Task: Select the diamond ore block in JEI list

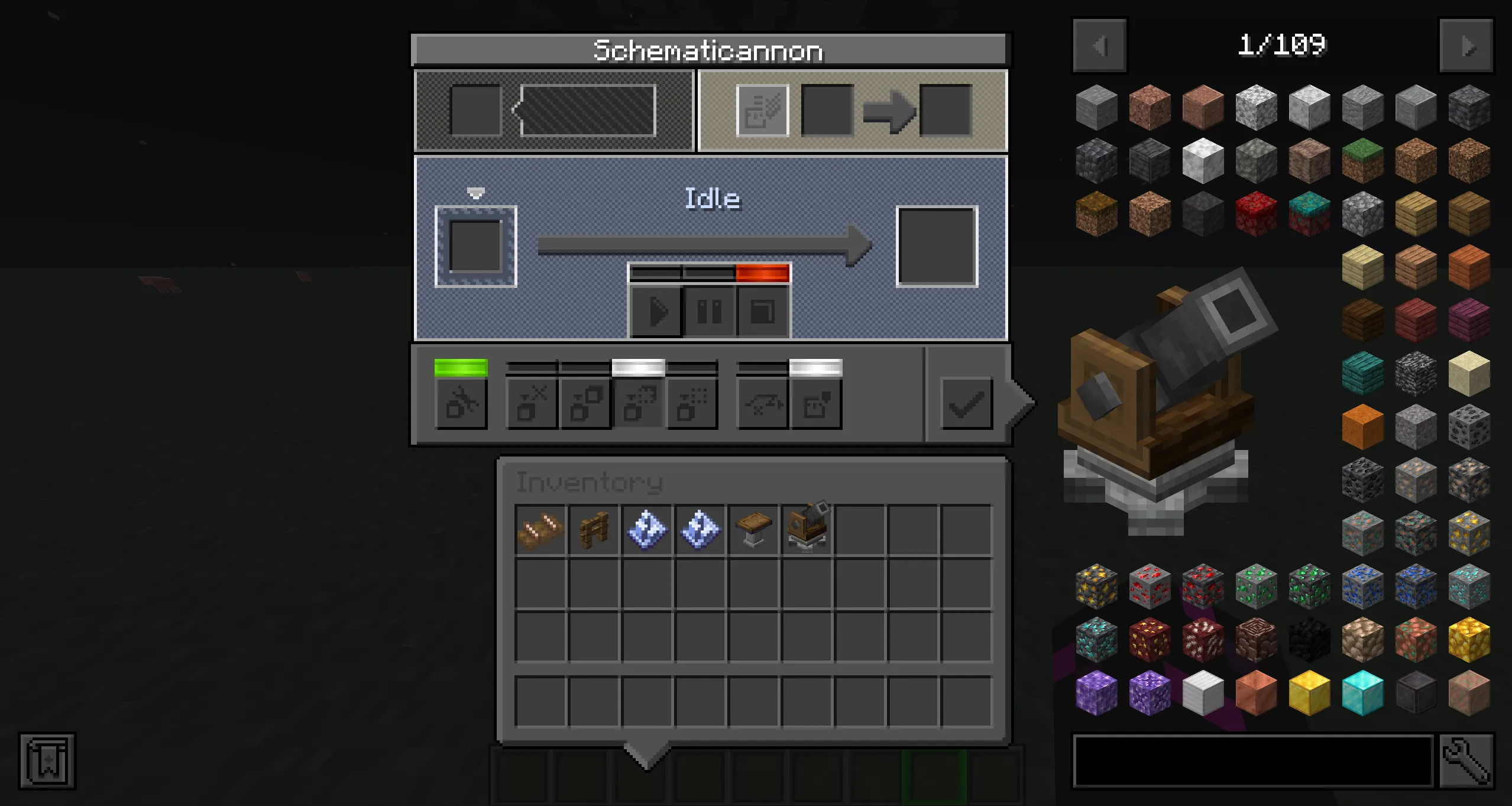Action: click(1468, 584)
